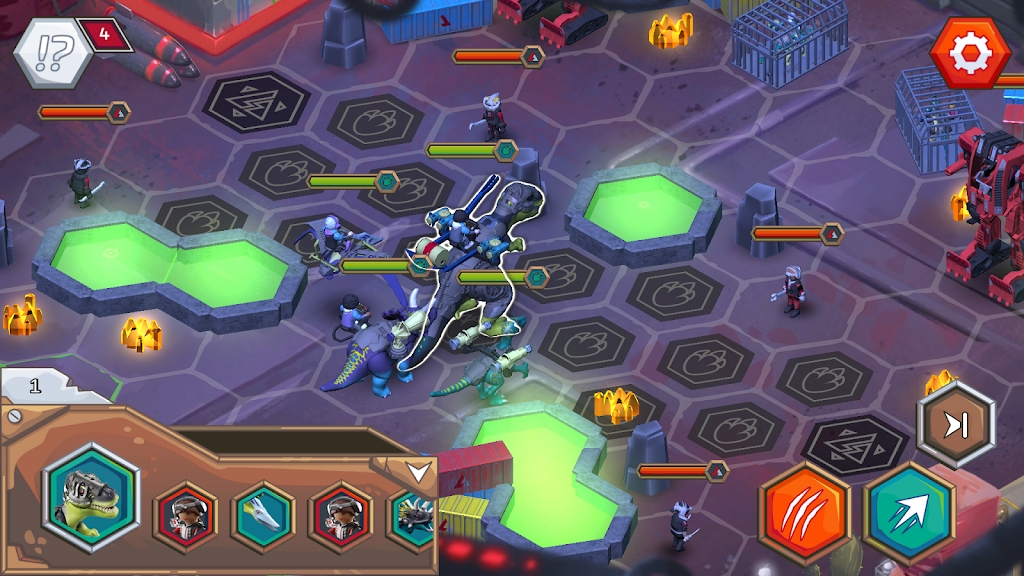1024x576 pixels.
Task: Activate the orange claw attack ability
Action: pos(805,511)
